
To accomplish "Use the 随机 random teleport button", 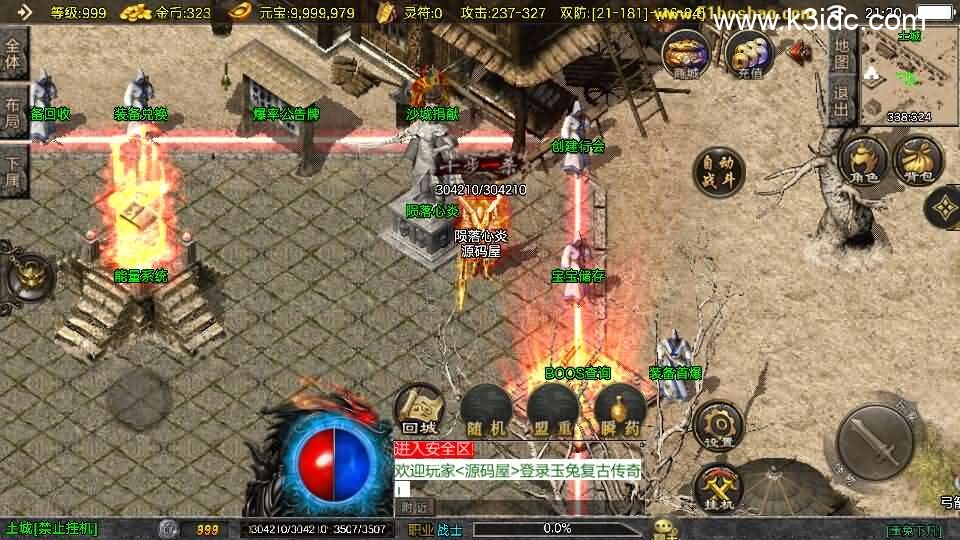I will coord(485,409).
